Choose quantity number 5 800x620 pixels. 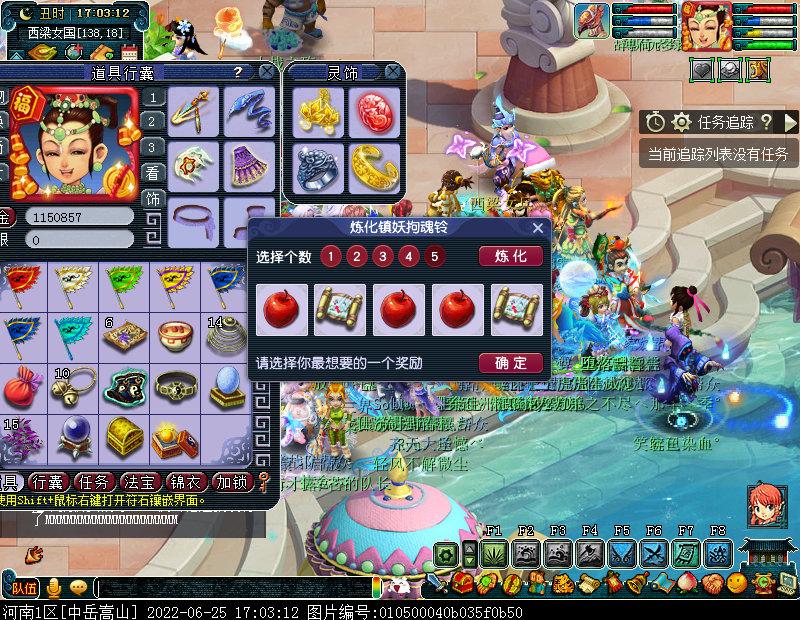click(433, 256)
